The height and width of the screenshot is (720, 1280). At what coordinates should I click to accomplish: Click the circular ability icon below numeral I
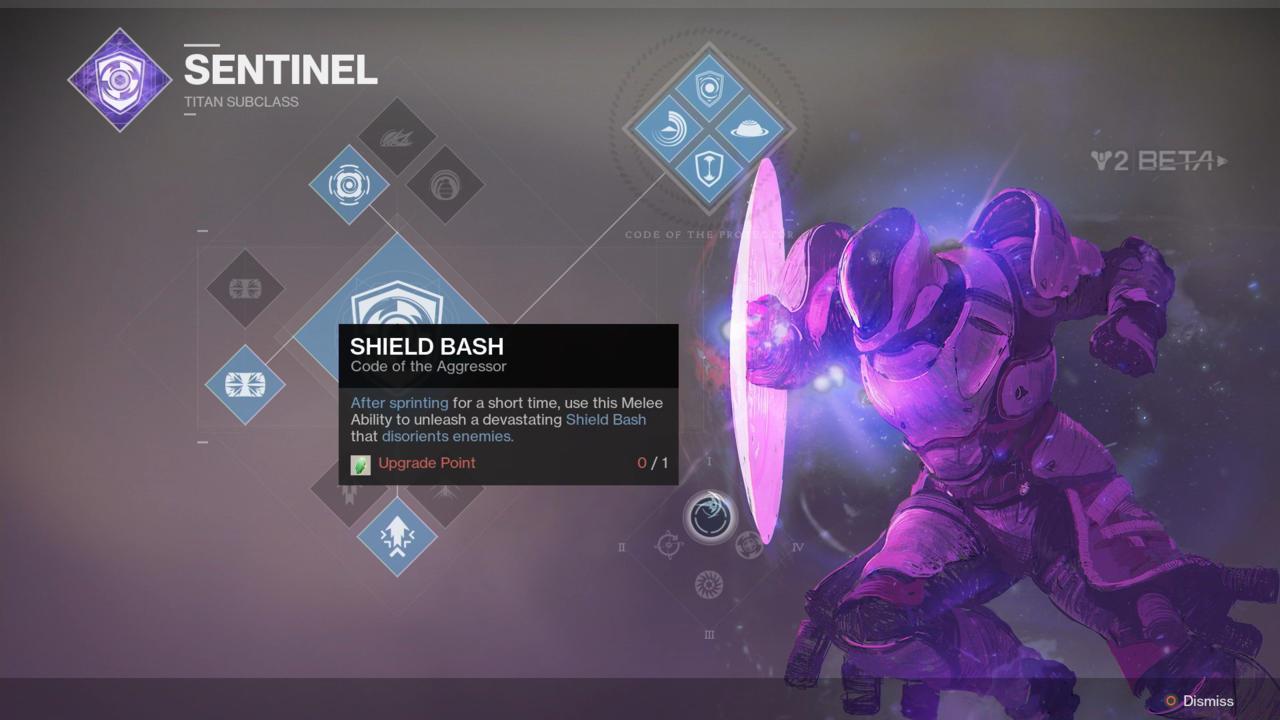pyautogui.click(x=709, y=516)
